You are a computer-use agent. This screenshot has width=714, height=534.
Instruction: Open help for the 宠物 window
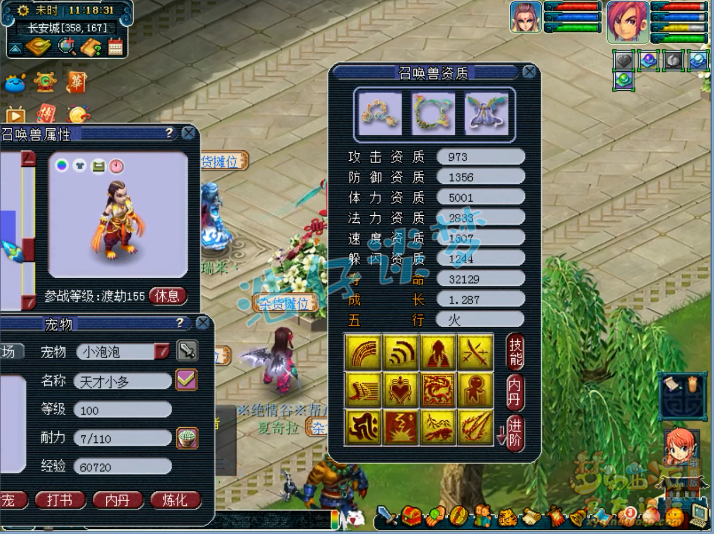pos(181,324)
